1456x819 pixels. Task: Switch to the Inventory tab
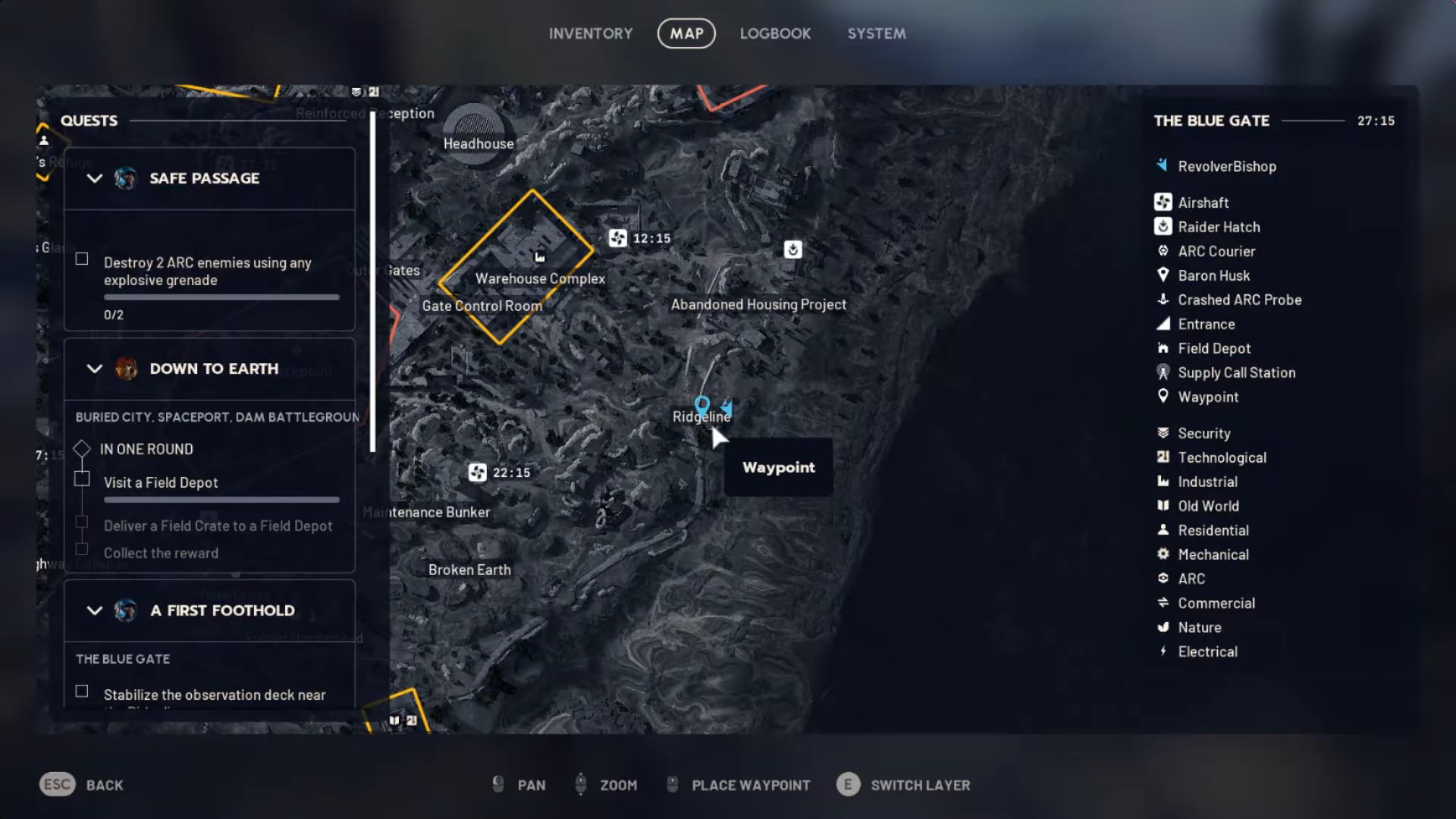point(591,33)
